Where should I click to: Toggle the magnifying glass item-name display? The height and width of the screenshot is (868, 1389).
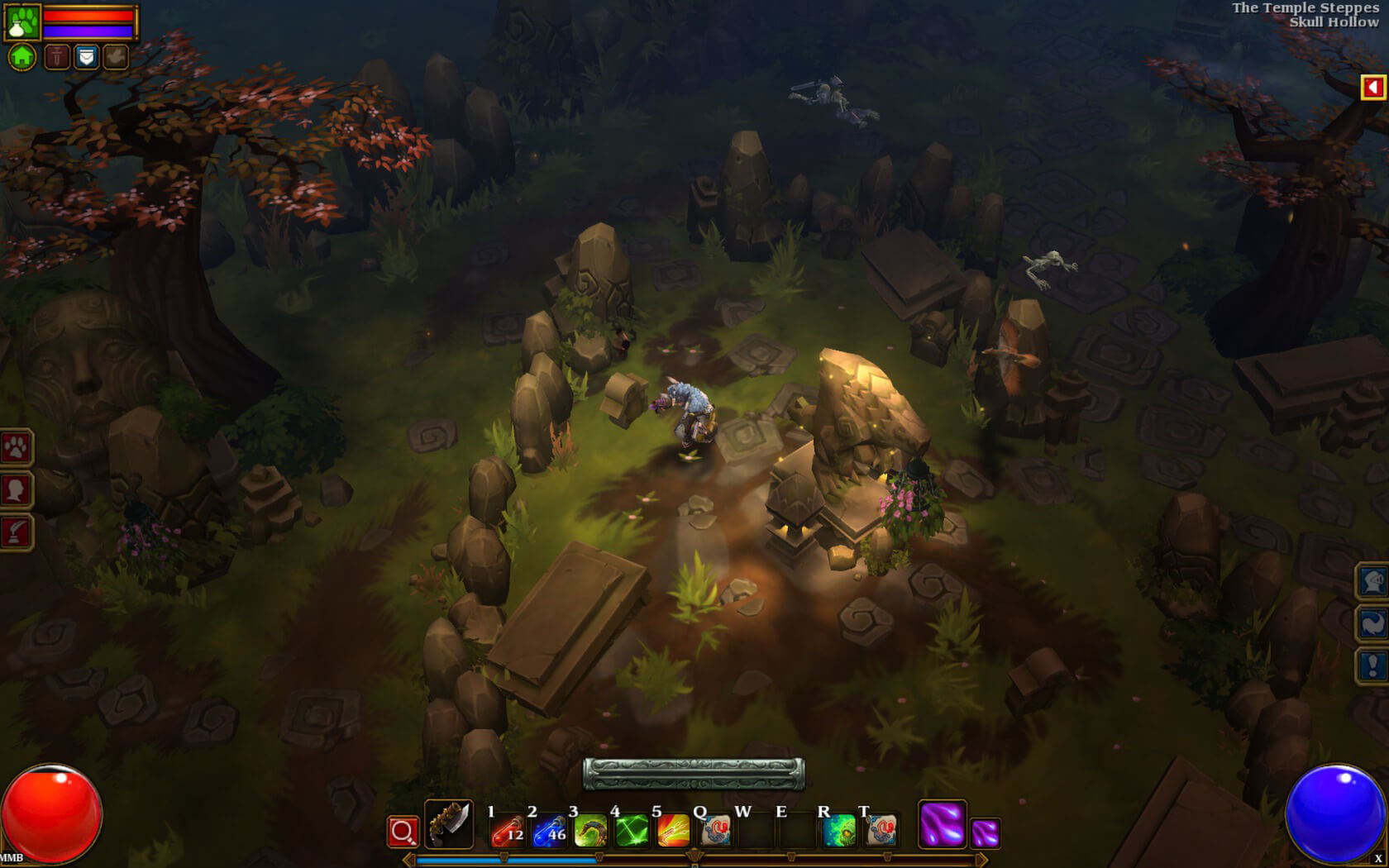pyautogui.click(x=403, y=831)
